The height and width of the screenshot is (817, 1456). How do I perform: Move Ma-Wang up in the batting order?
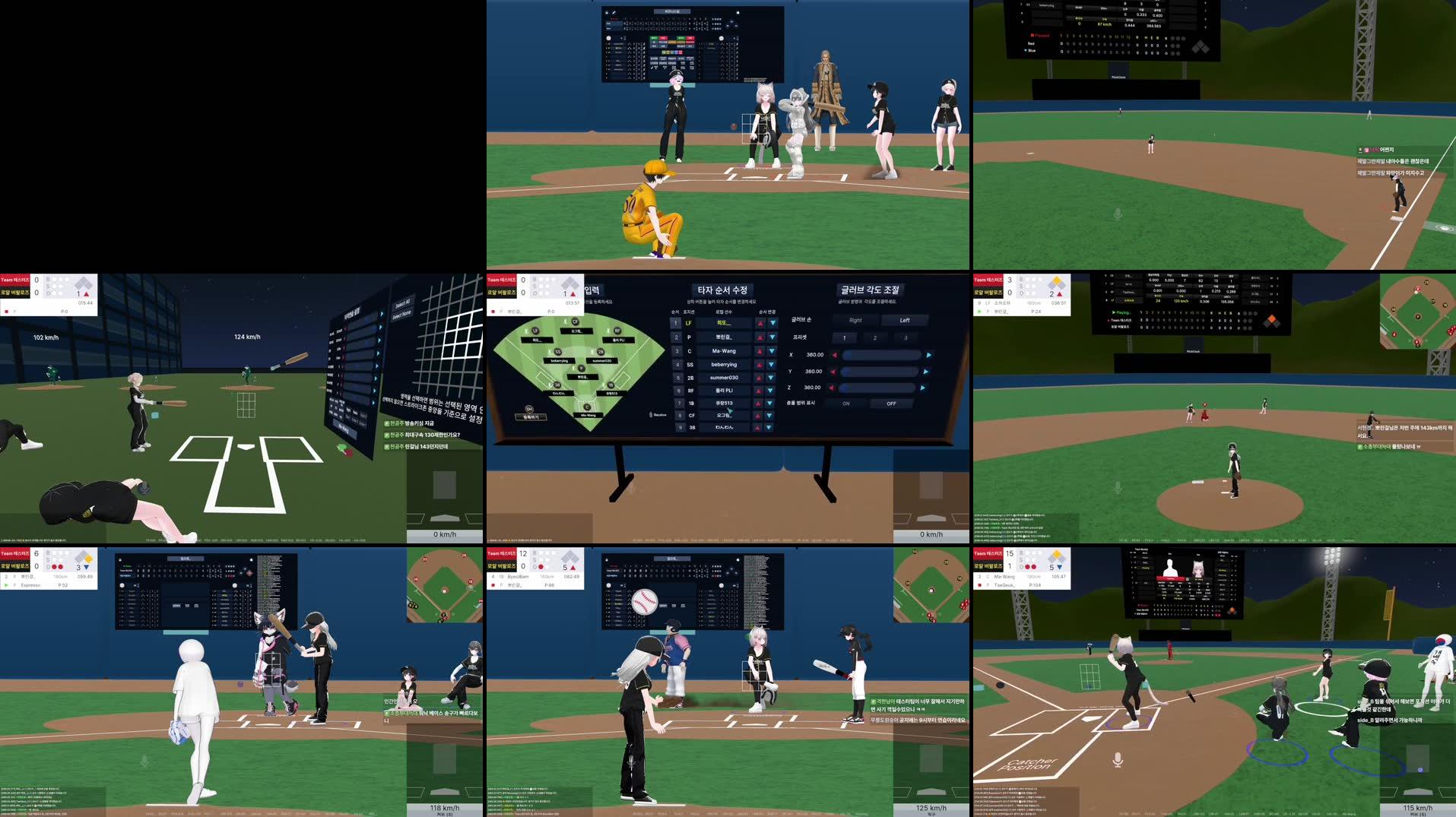(x=759, y=350)
